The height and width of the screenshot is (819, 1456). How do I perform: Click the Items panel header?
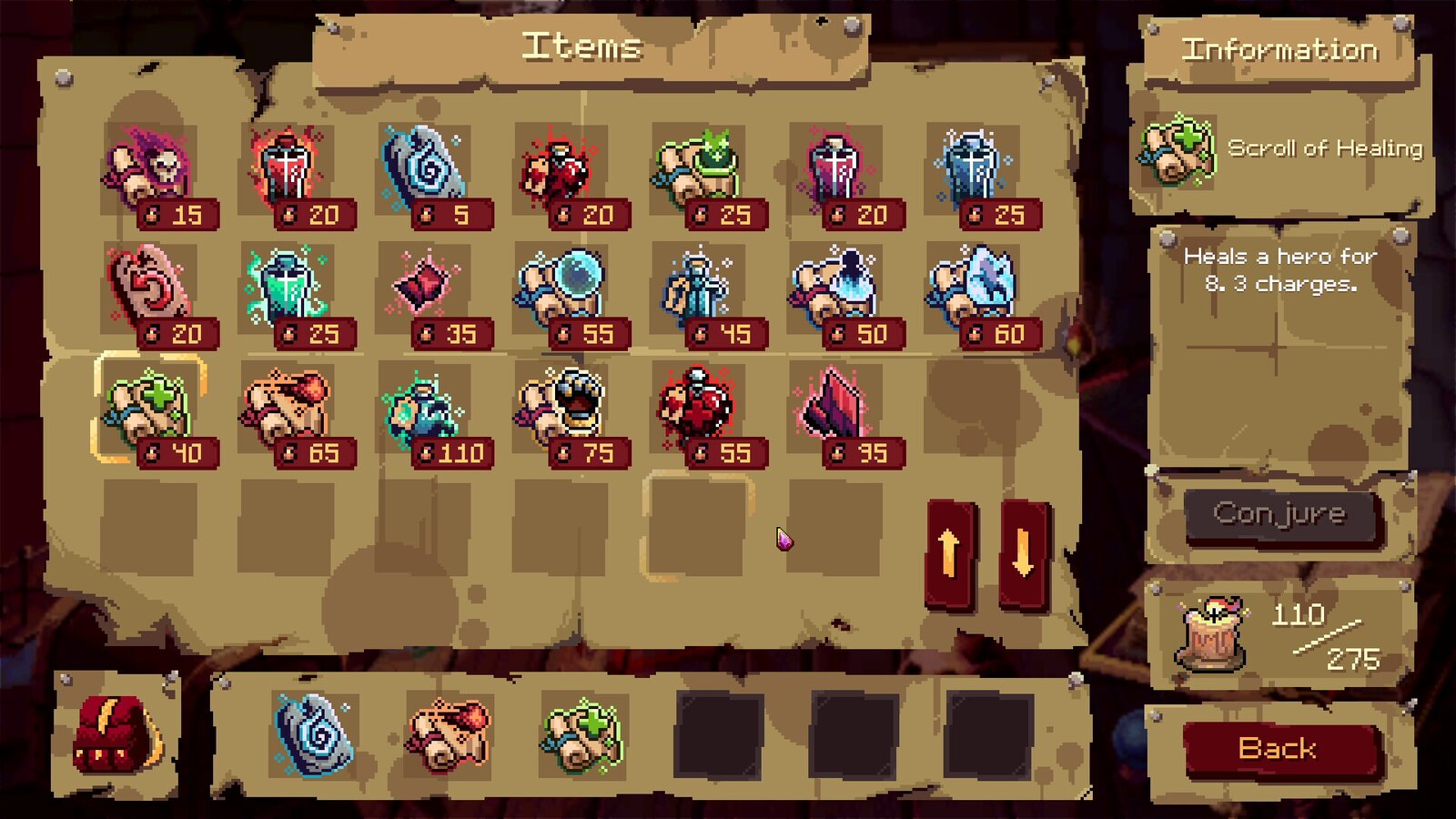tap(581, 47)
